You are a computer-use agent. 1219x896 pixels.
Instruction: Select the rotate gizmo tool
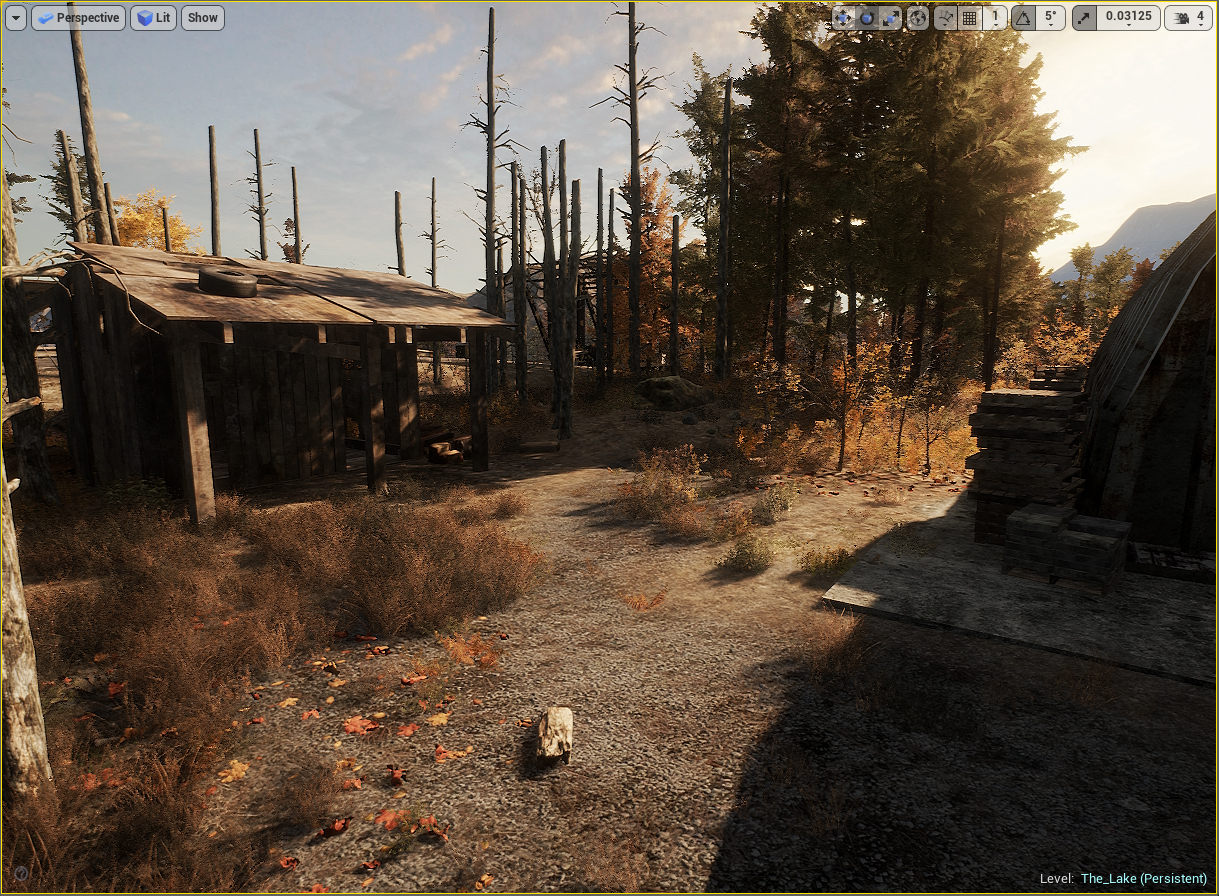tap(867, 17)
